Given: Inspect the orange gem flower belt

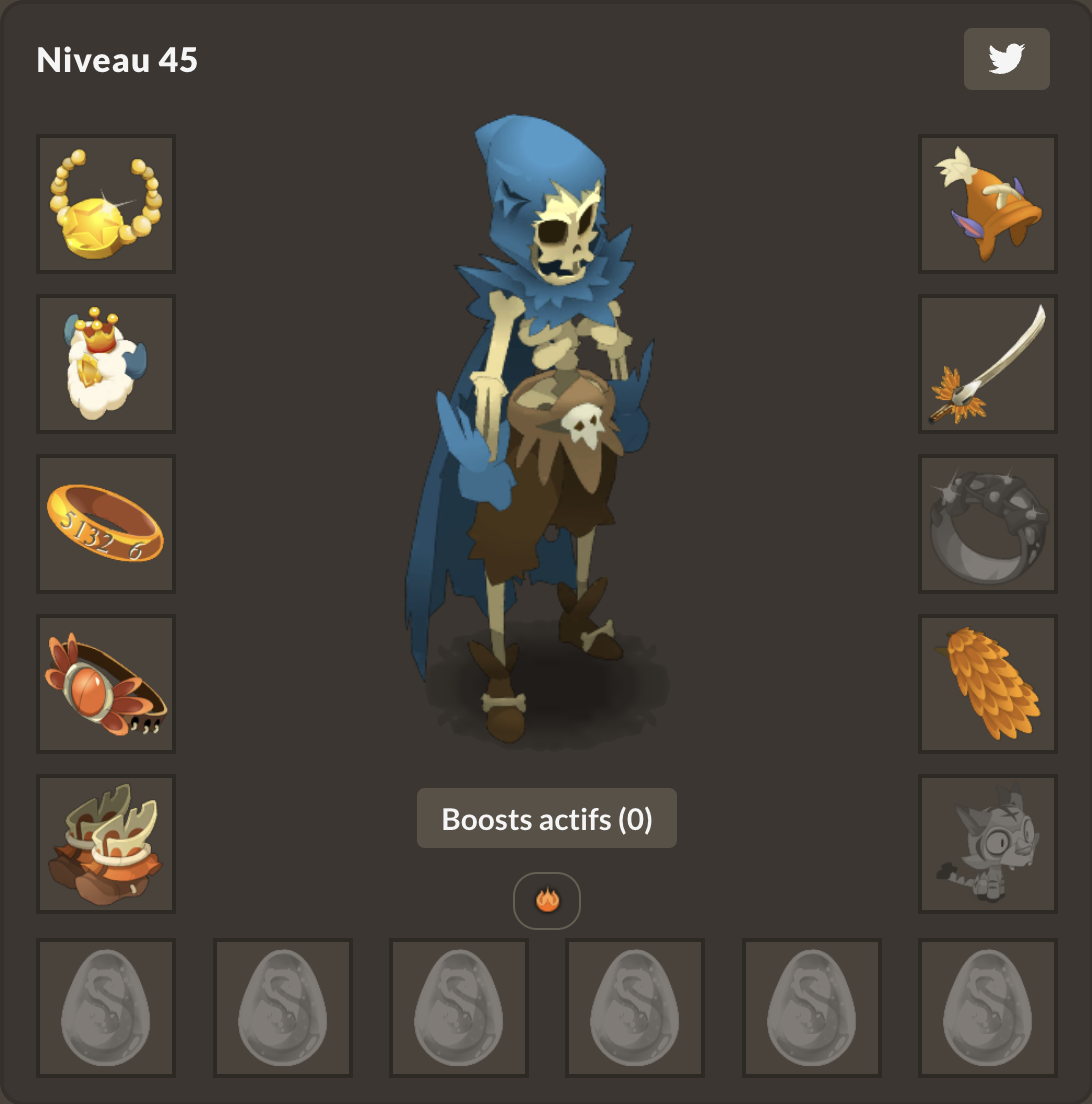Looking at the screenshot, I should point(106,684).
